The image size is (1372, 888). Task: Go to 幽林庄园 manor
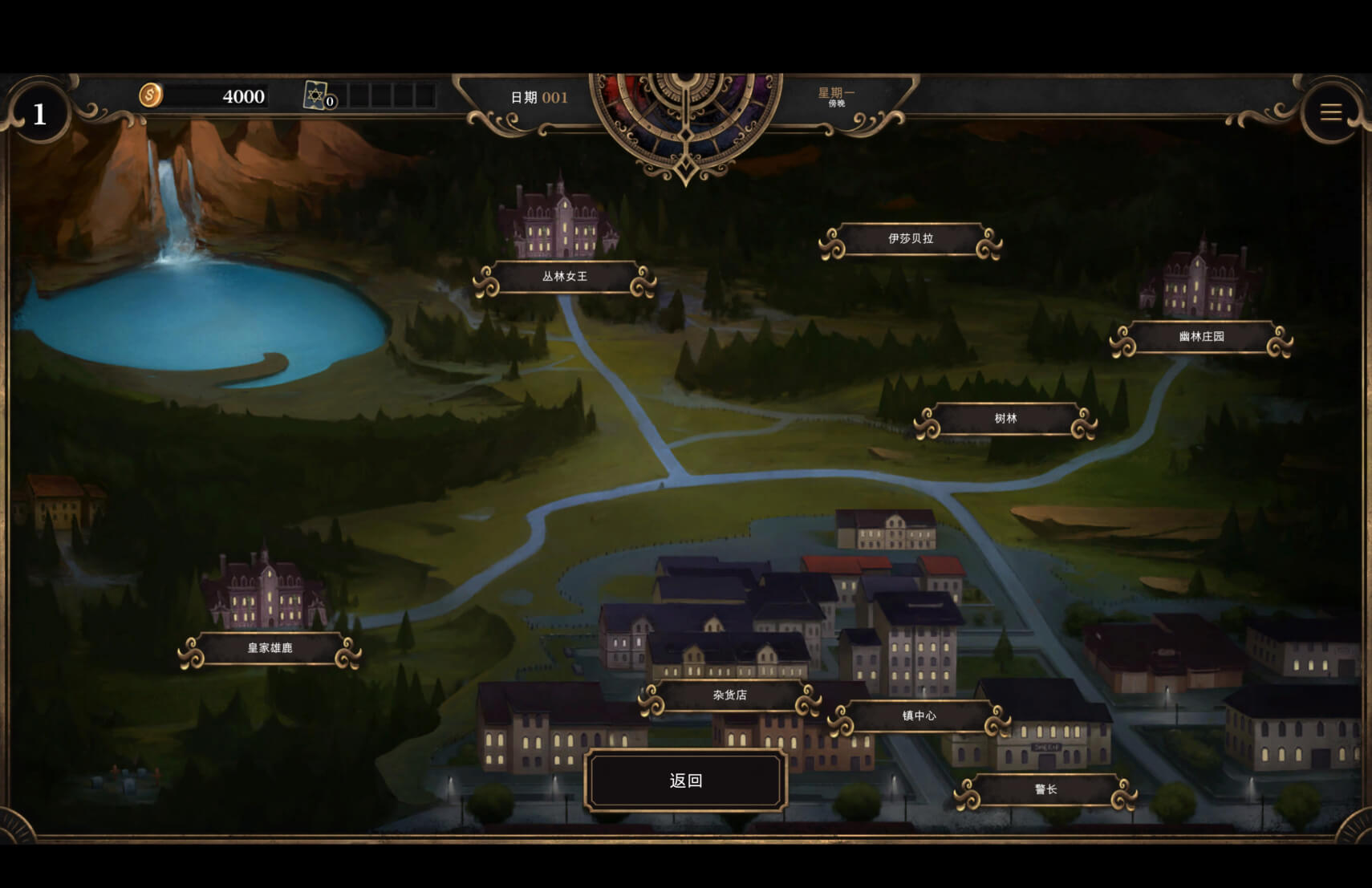[x=1201, y=337]
